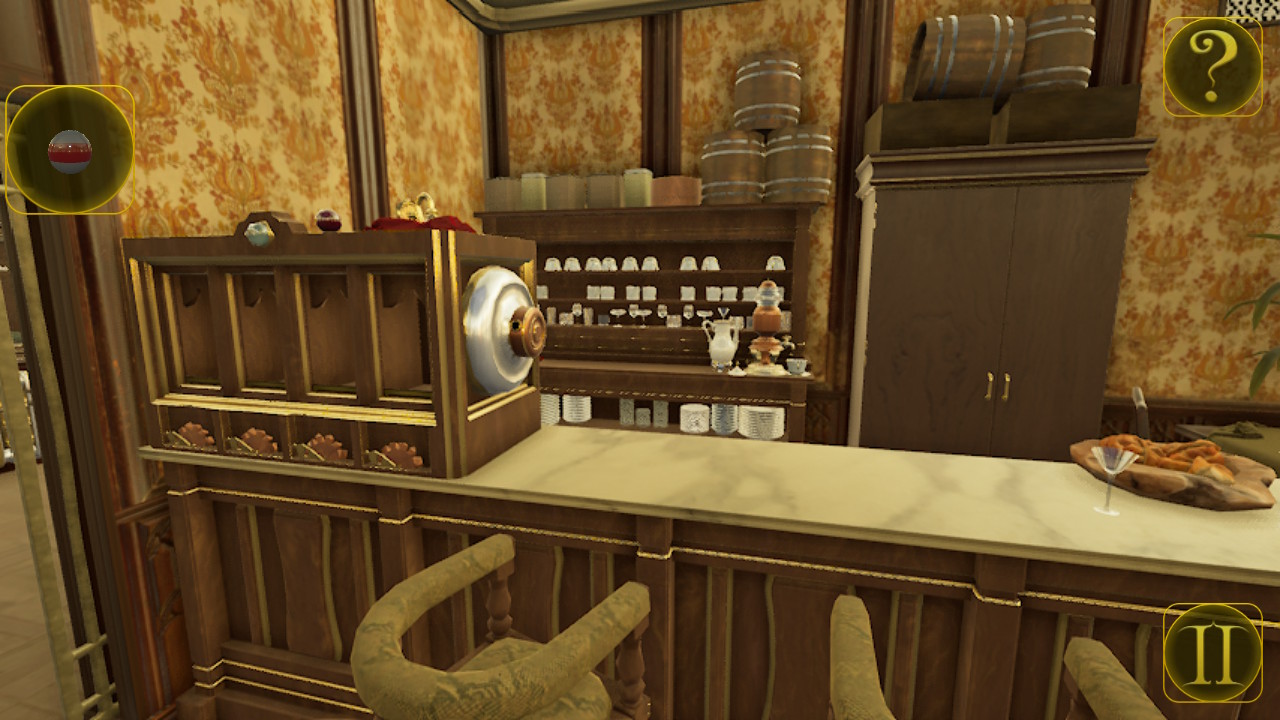Click the antique cash register
1280x720 pixels.
point(320,350)
